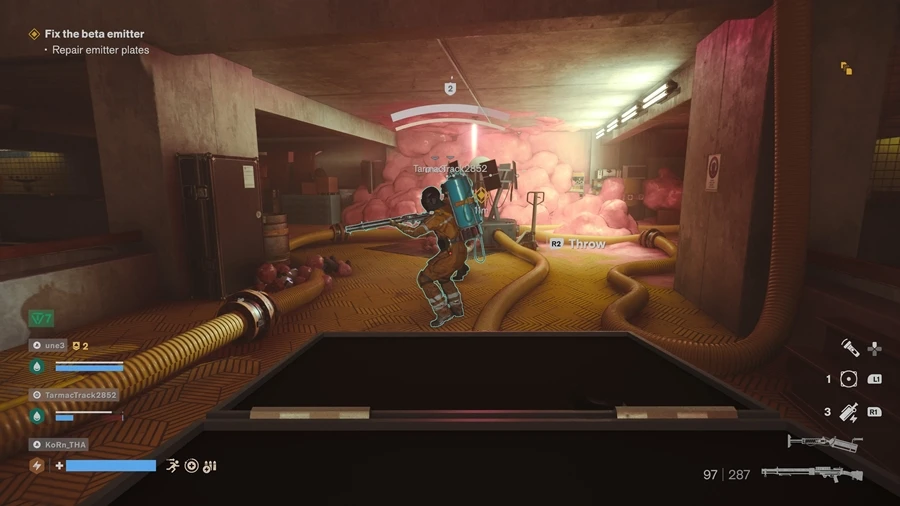
Task: Click the flashlight icon
Action: click(849, 348)
